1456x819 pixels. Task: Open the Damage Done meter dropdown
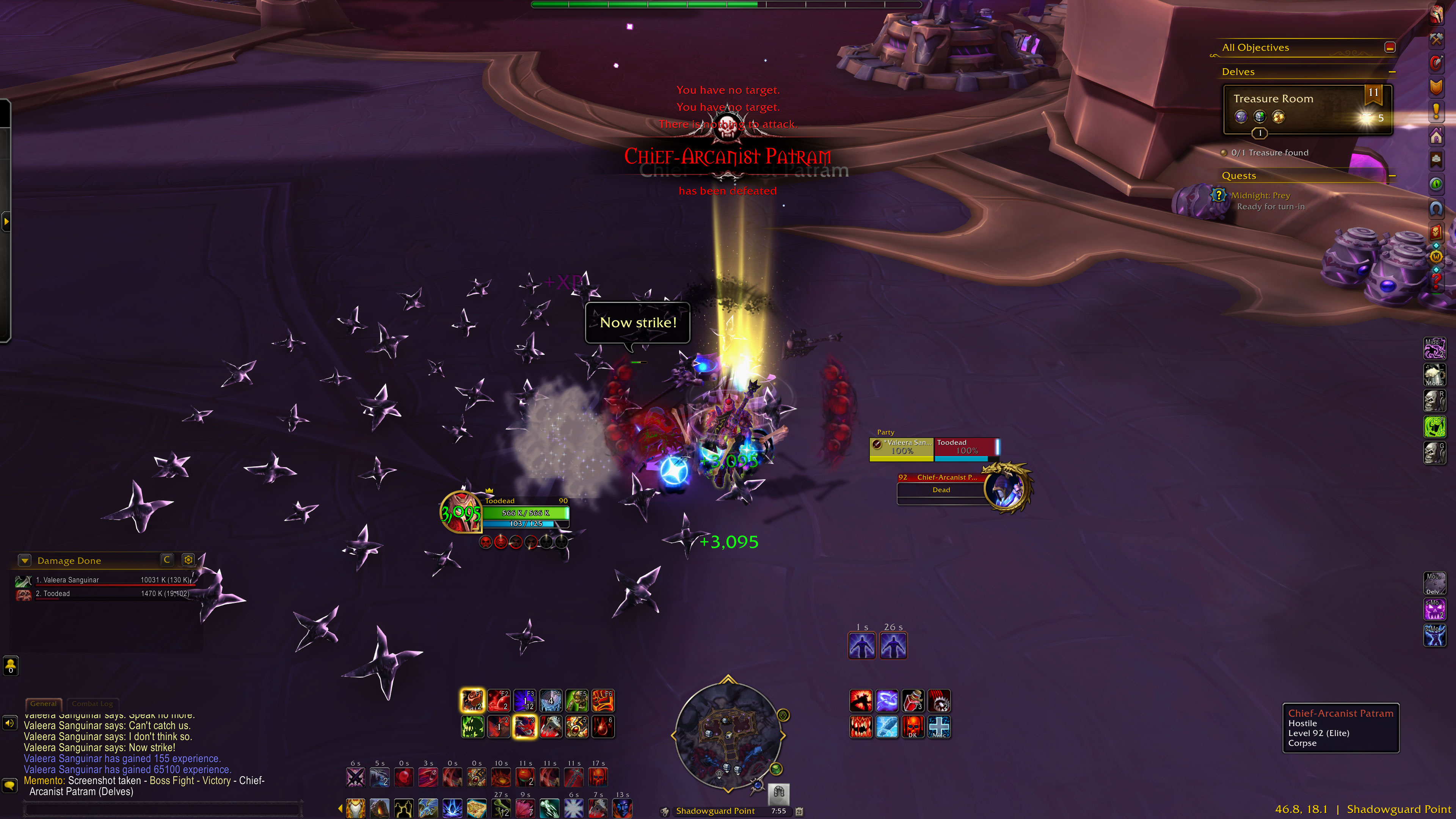[x=25, y=560]
